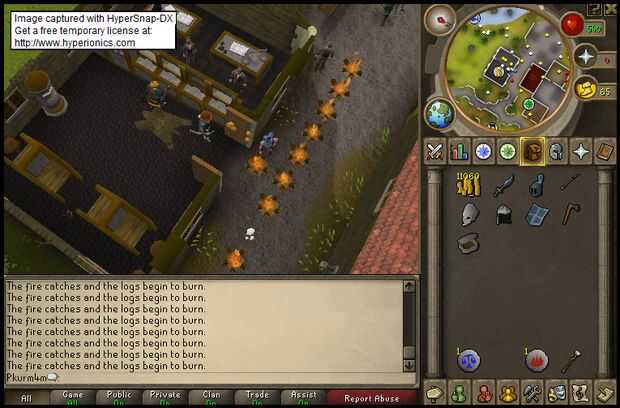The image size is (620, 408).
Task: Select the Trade chat tab
Action: [258, 397]
